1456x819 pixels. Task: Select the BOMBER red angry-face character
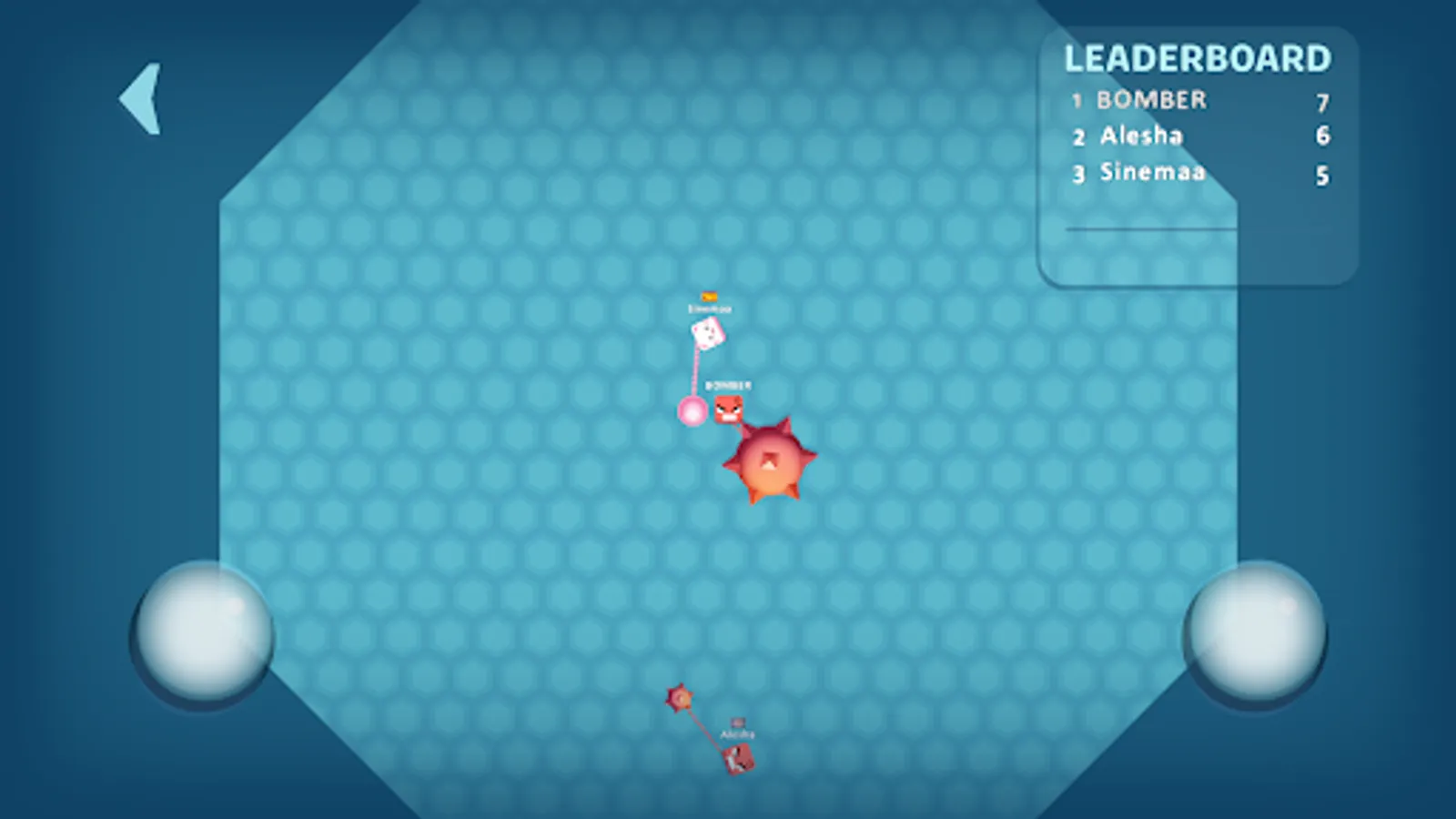coord(728,407)
